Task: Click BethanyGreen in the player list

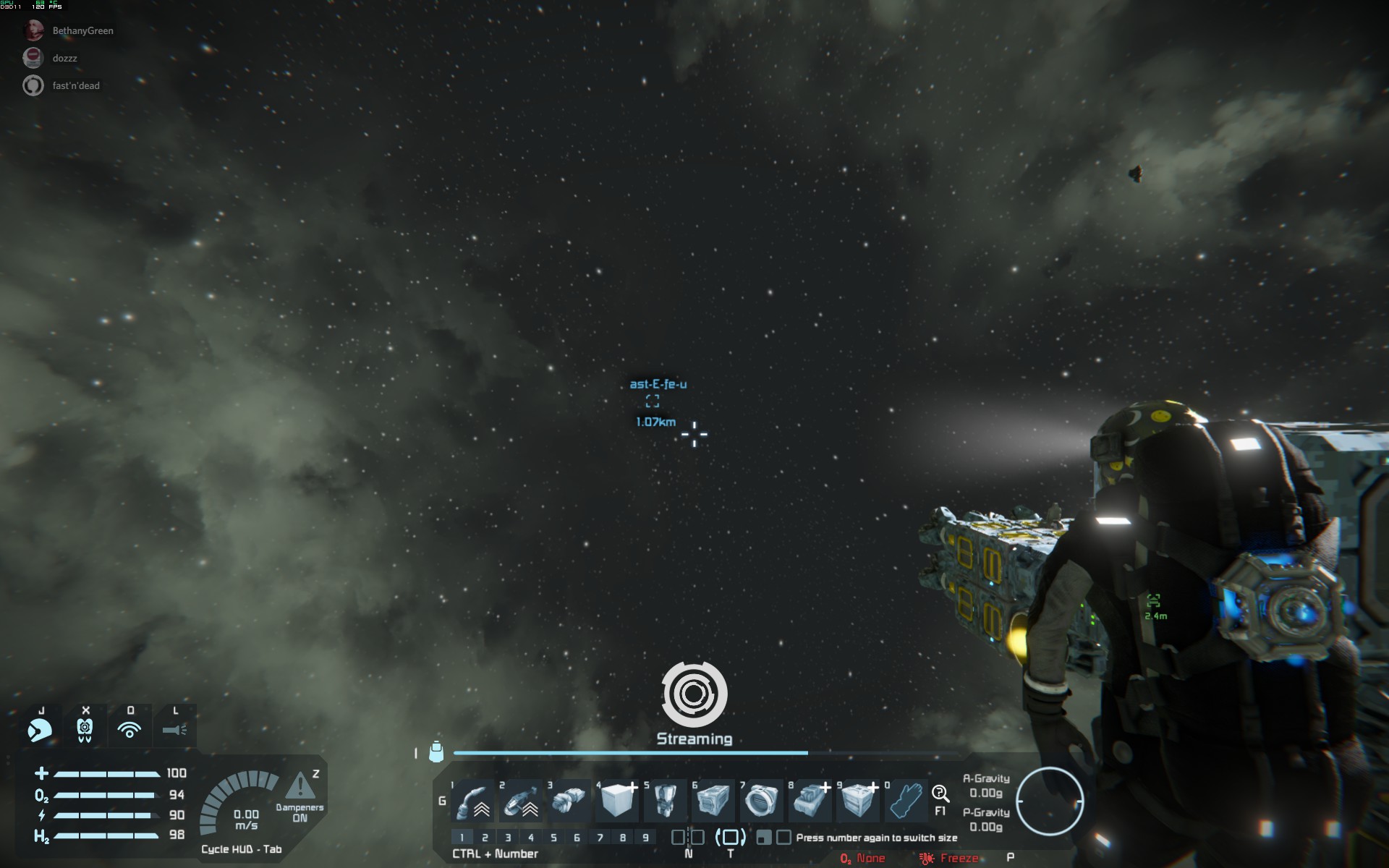Action: coord(82,31)
